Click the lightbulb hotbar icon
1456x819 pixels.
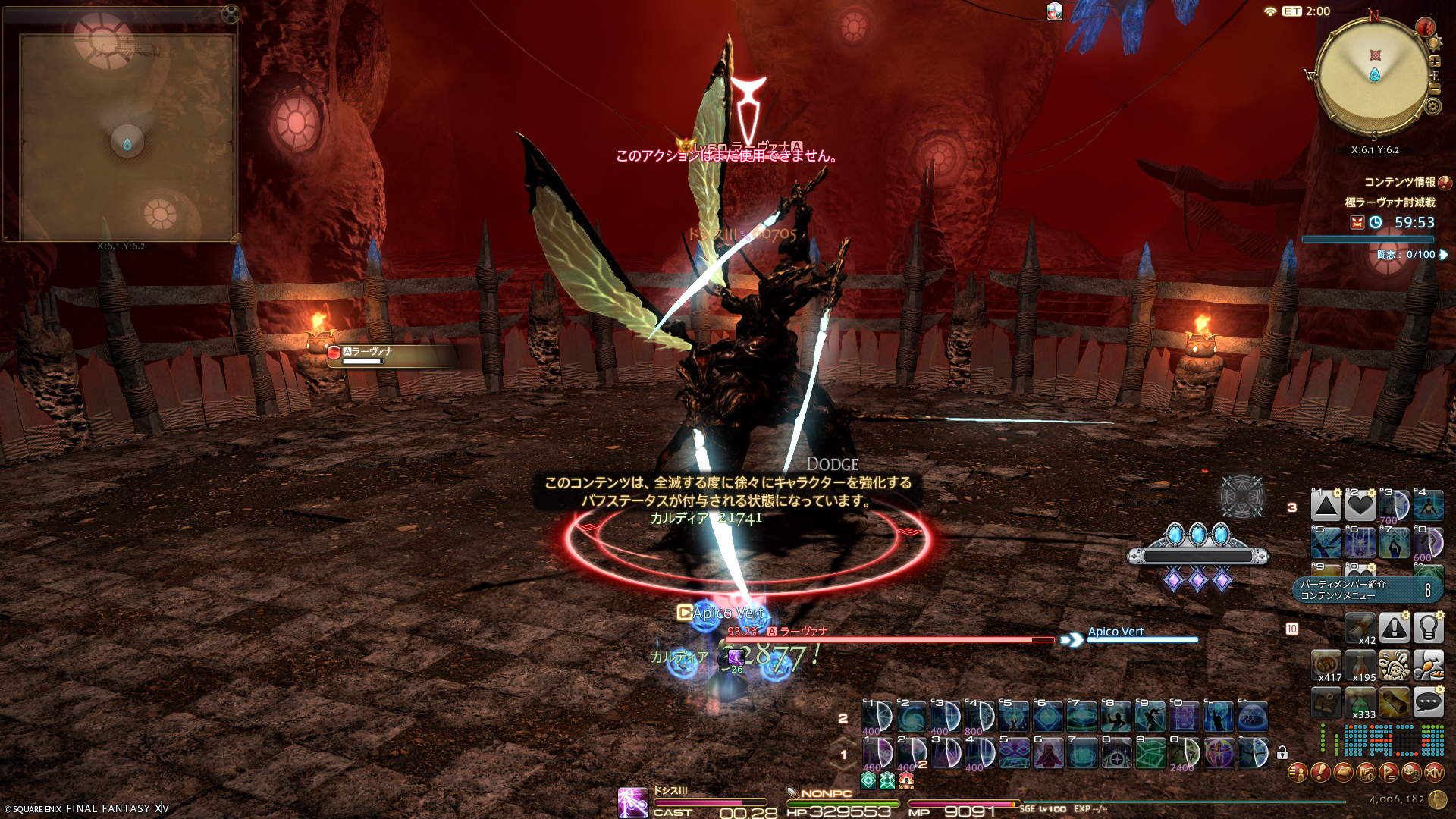1428,628
